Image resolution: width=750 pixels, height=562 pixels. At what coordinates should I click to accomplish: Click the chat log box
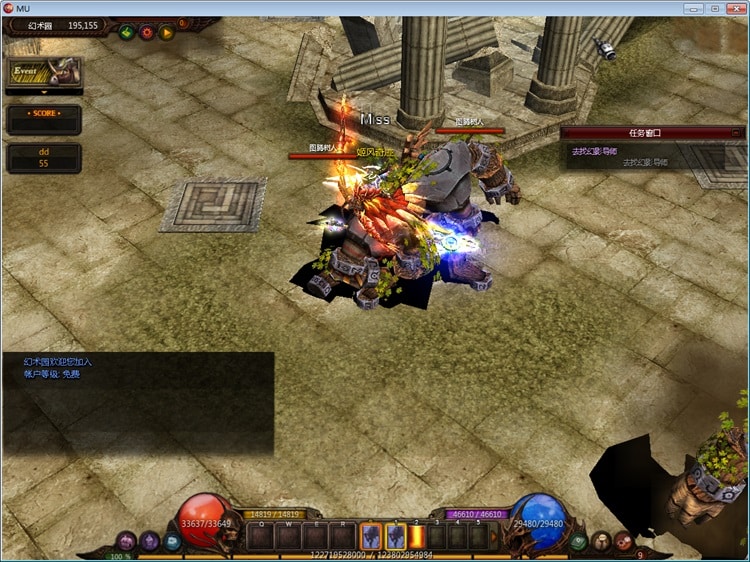(x=138, y=402)
